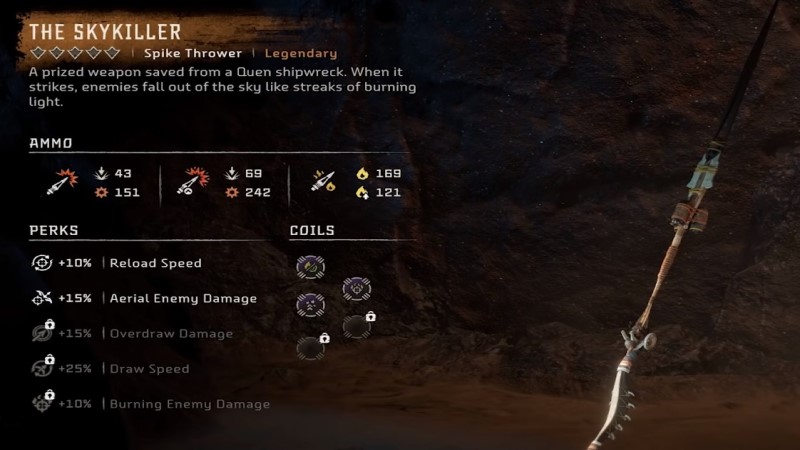The image size is (800, 450).
Task: Select the first explosive spike ammo icon
Action: 60,182
